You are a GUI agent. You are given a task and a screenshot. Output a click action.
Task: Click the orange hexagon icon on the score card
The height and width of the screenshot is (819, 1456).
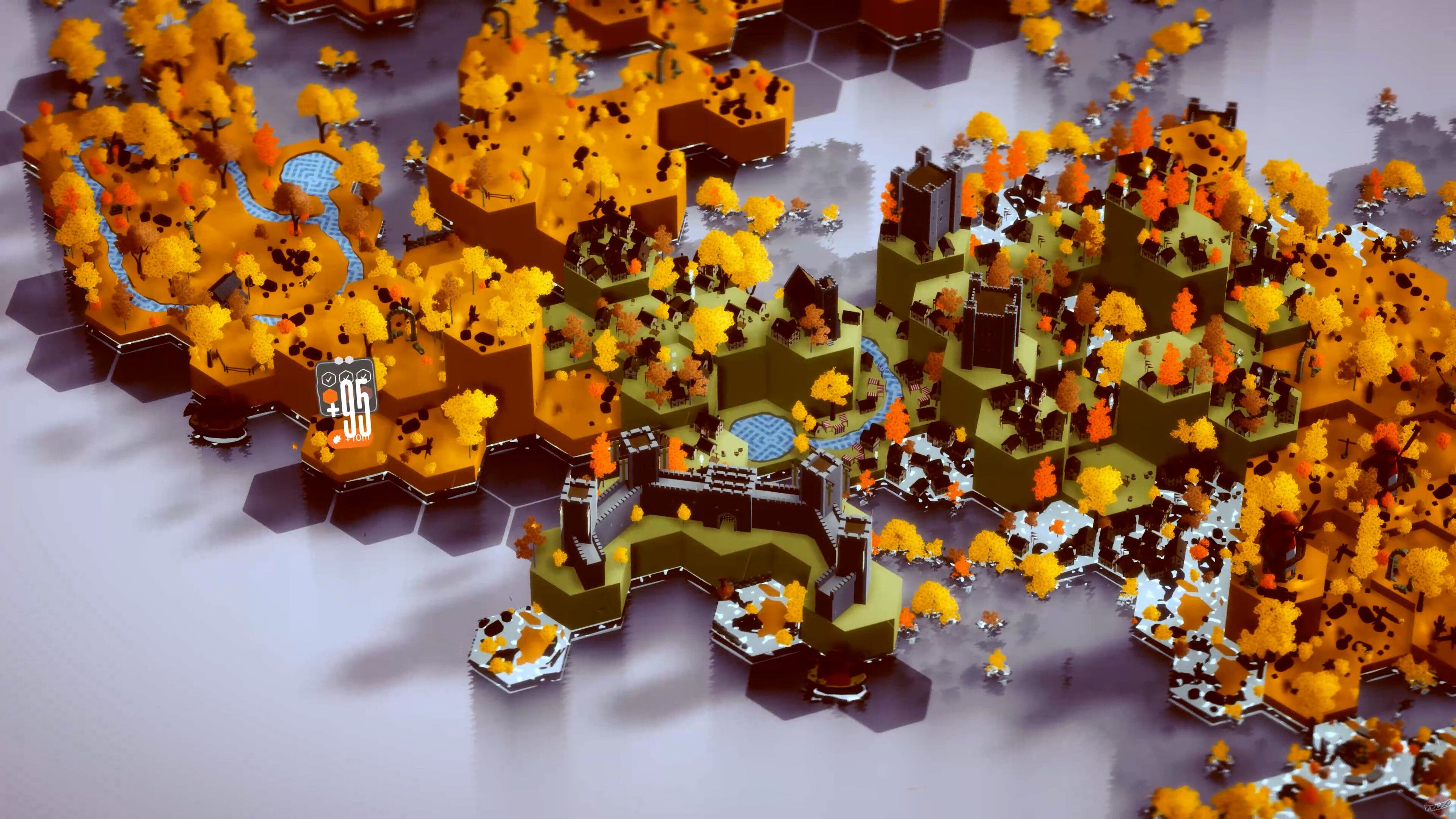click(331, 395)
